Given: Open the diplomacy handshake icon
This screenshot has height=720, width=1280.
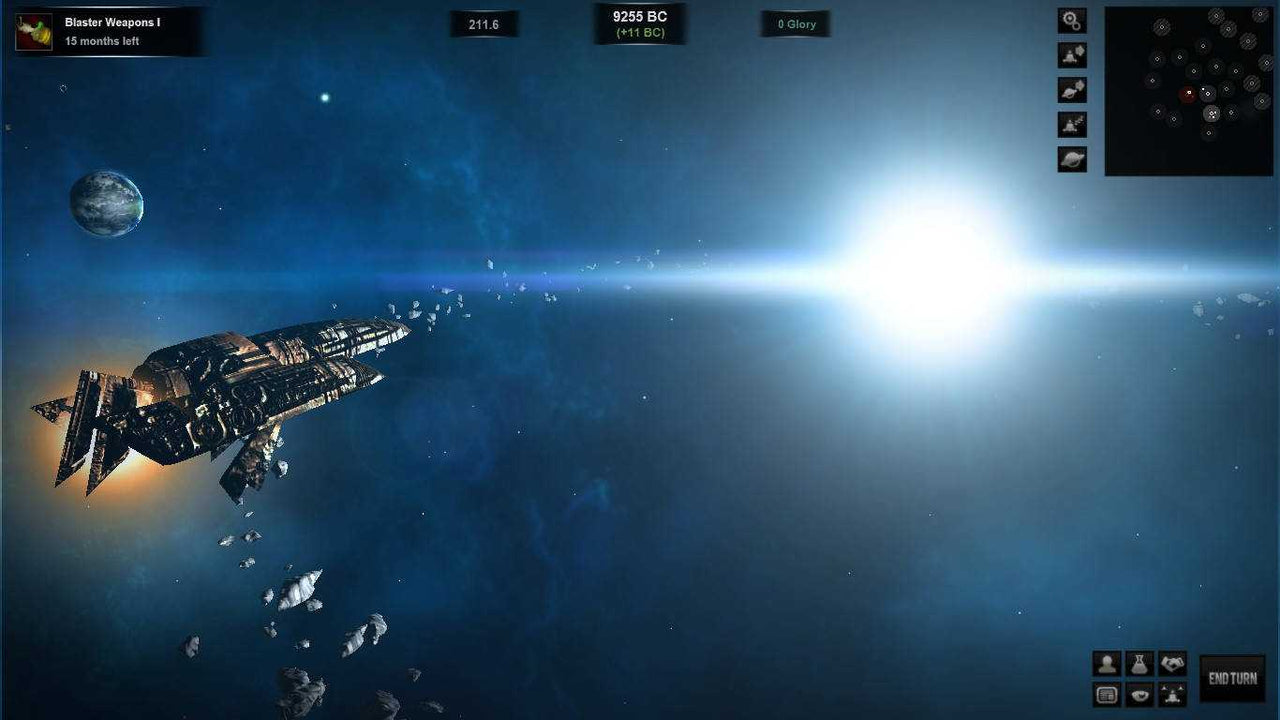Looking at the screenshot, I should point(1172,663).
